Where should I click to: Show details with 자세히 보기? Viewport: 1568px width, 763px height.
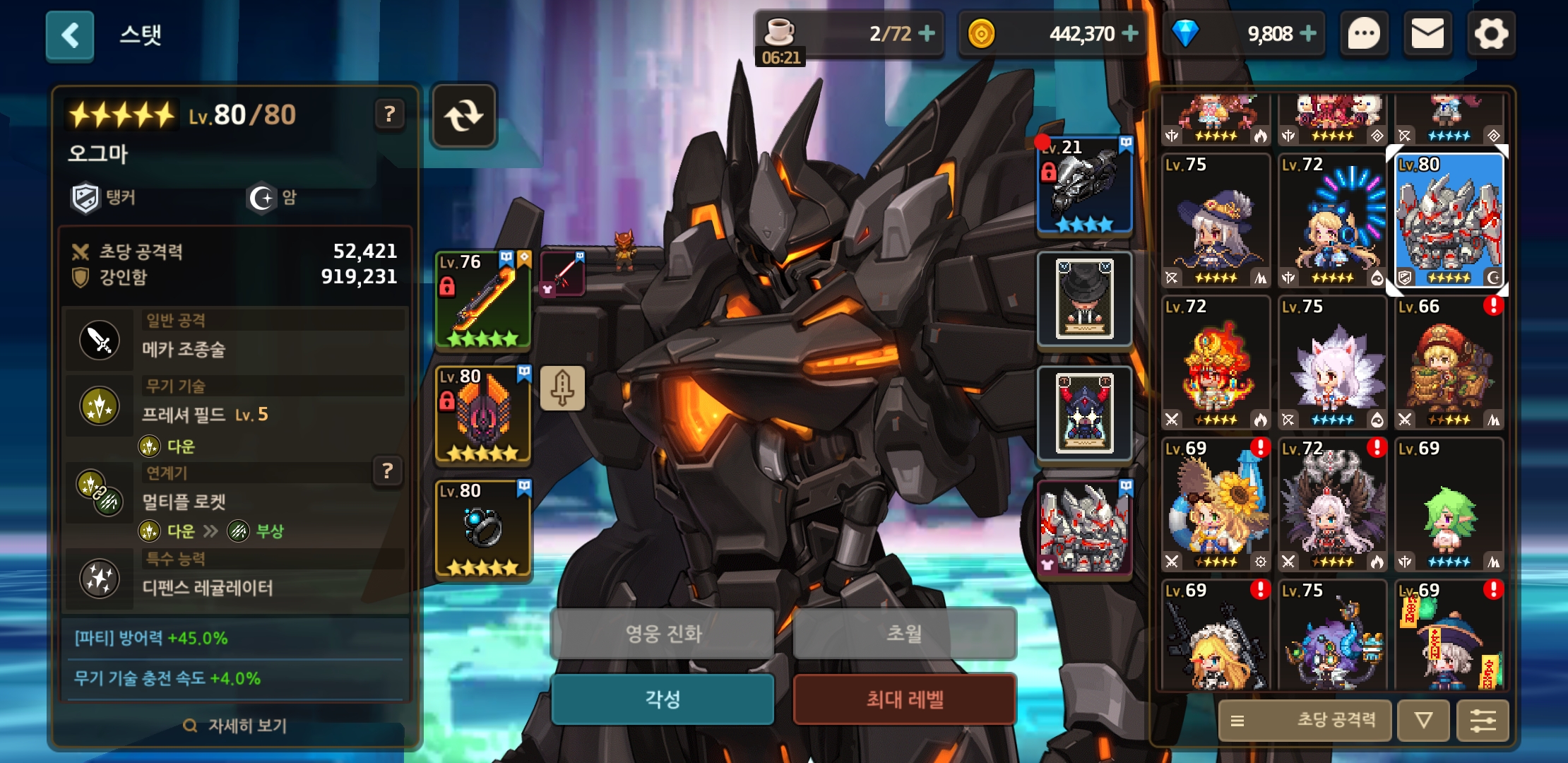click(x=236, y=726)
